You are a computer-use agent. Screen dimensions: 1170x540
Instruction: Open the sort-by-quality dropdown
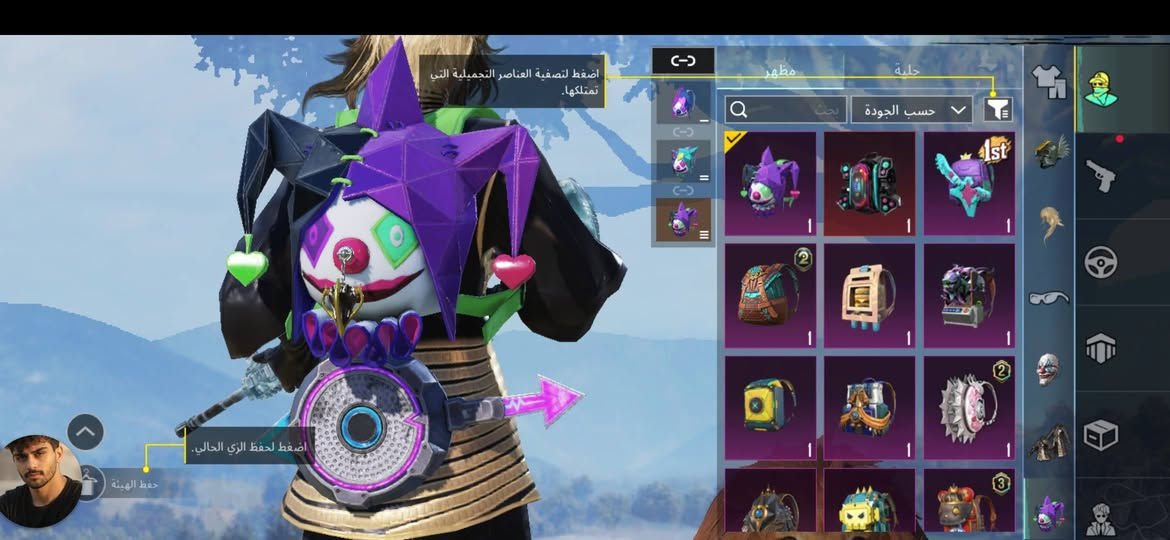point(911,110)
